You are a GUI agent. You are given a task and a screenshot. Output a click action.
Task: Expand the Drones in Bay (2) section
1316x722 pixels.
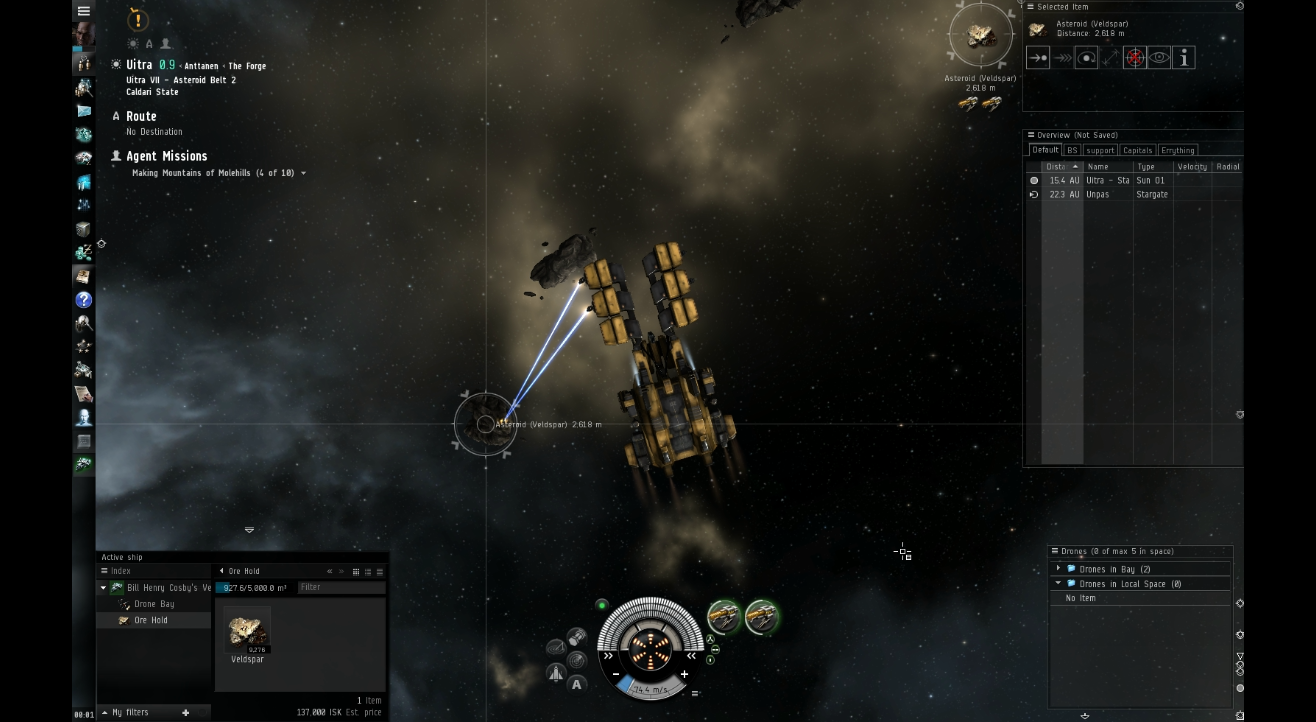tap(1059, 567)
